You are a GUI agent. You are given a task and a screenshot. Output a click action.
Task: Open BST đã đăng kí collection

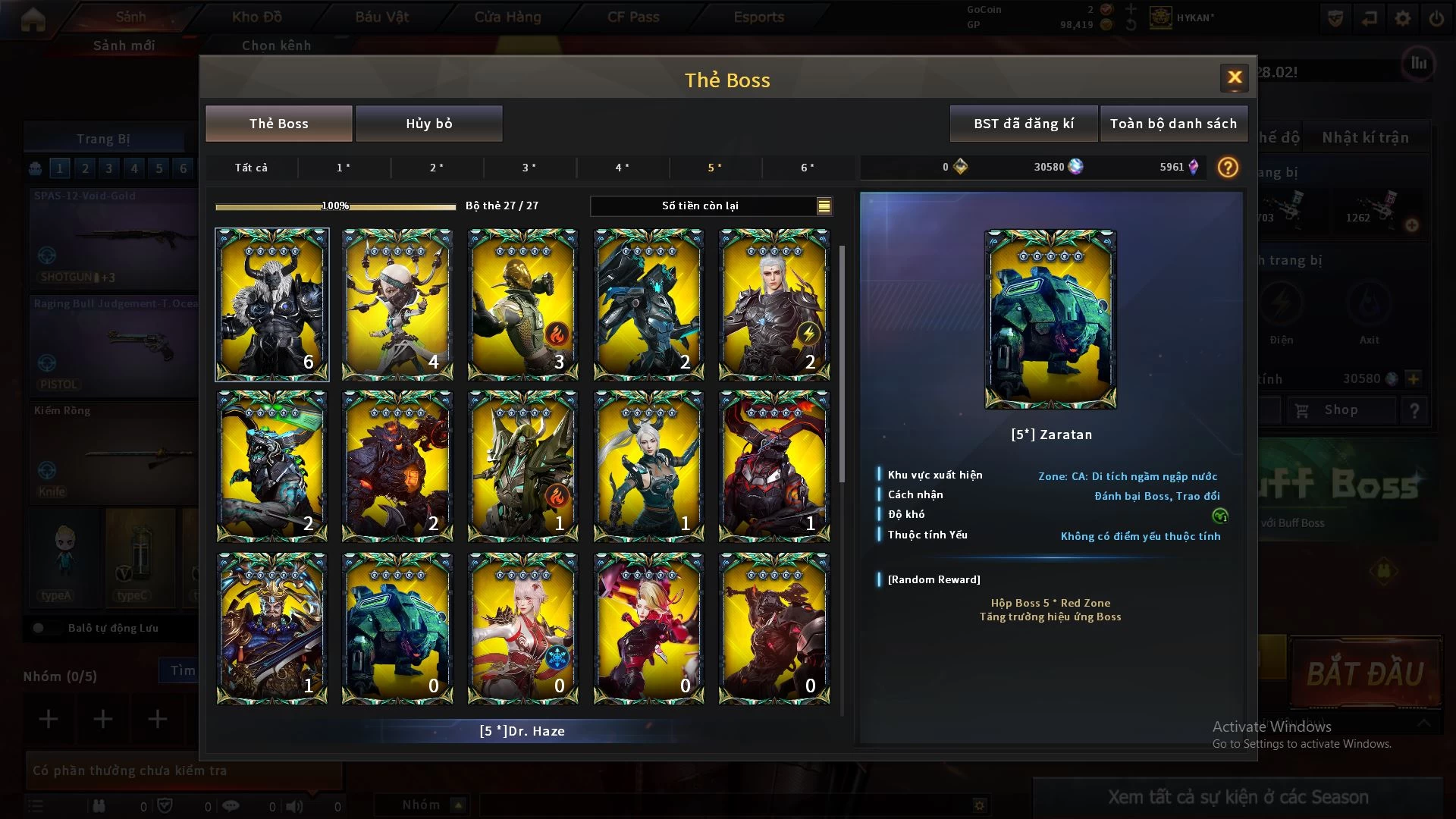point(1023,124)
